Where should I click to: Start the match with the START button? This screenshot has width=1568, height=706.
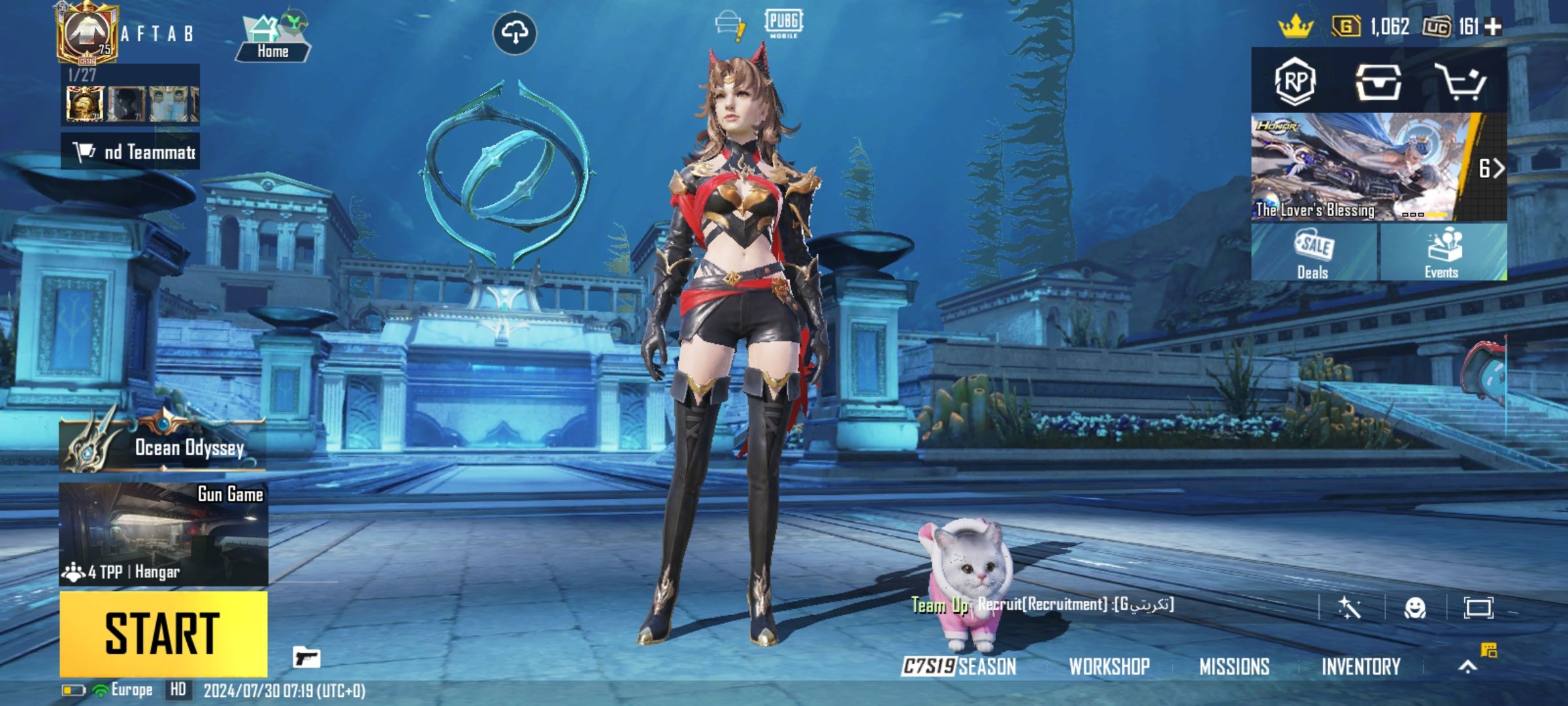(x=163, y=633)
